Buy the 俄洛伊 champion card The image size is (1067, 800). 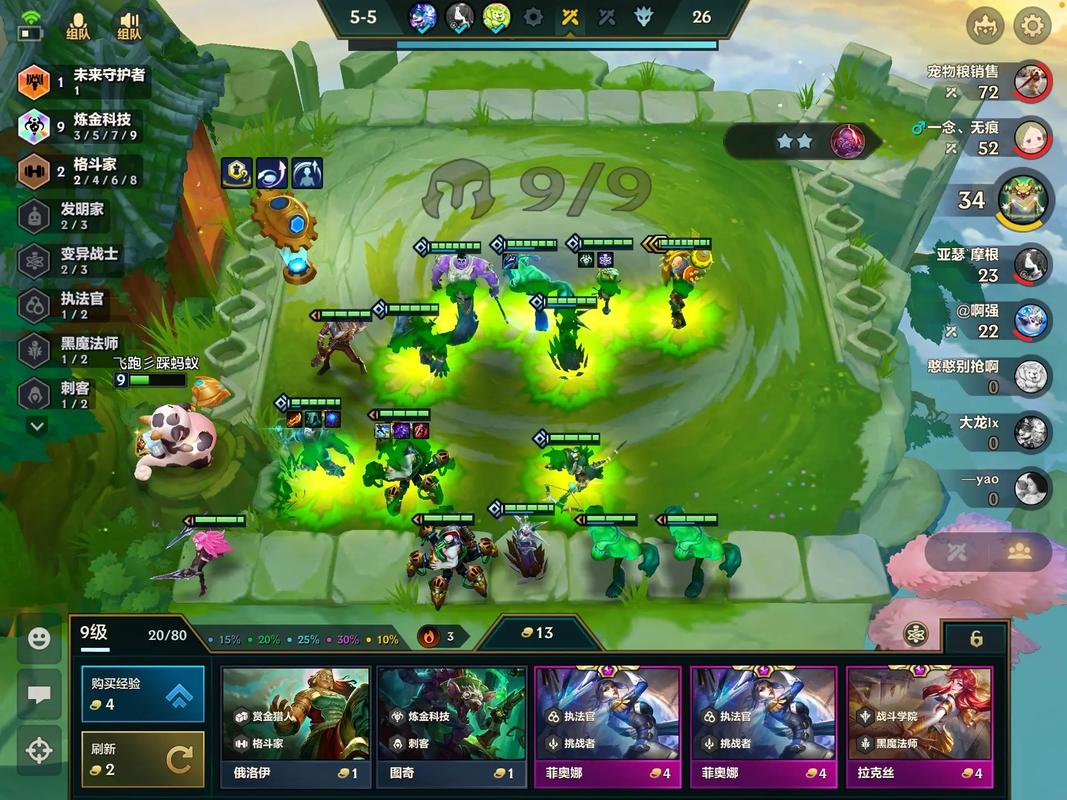point(295,726)
